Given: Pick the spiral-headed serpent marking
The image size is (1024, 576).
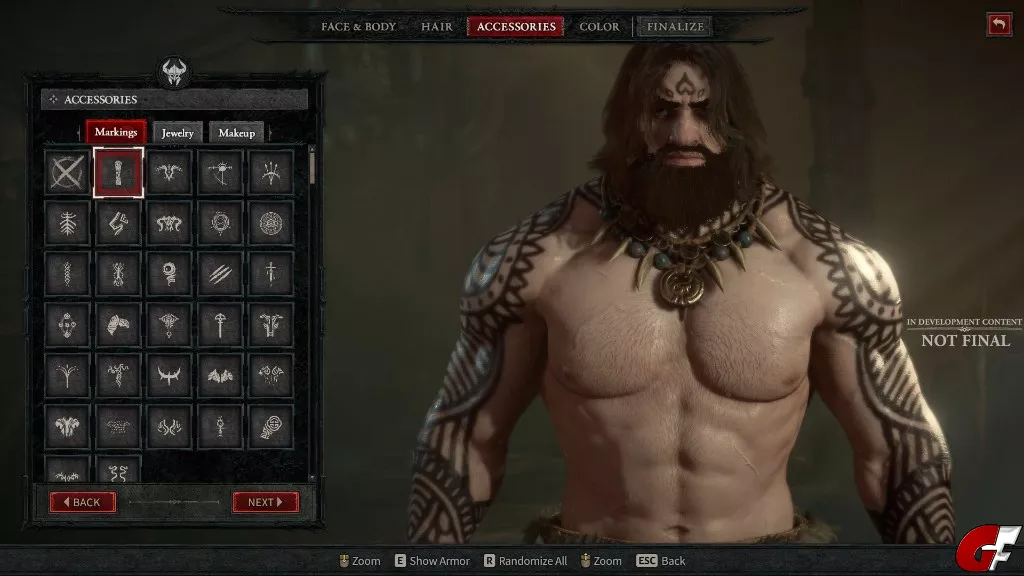Looking at the screenshot, I should (169, 273).
